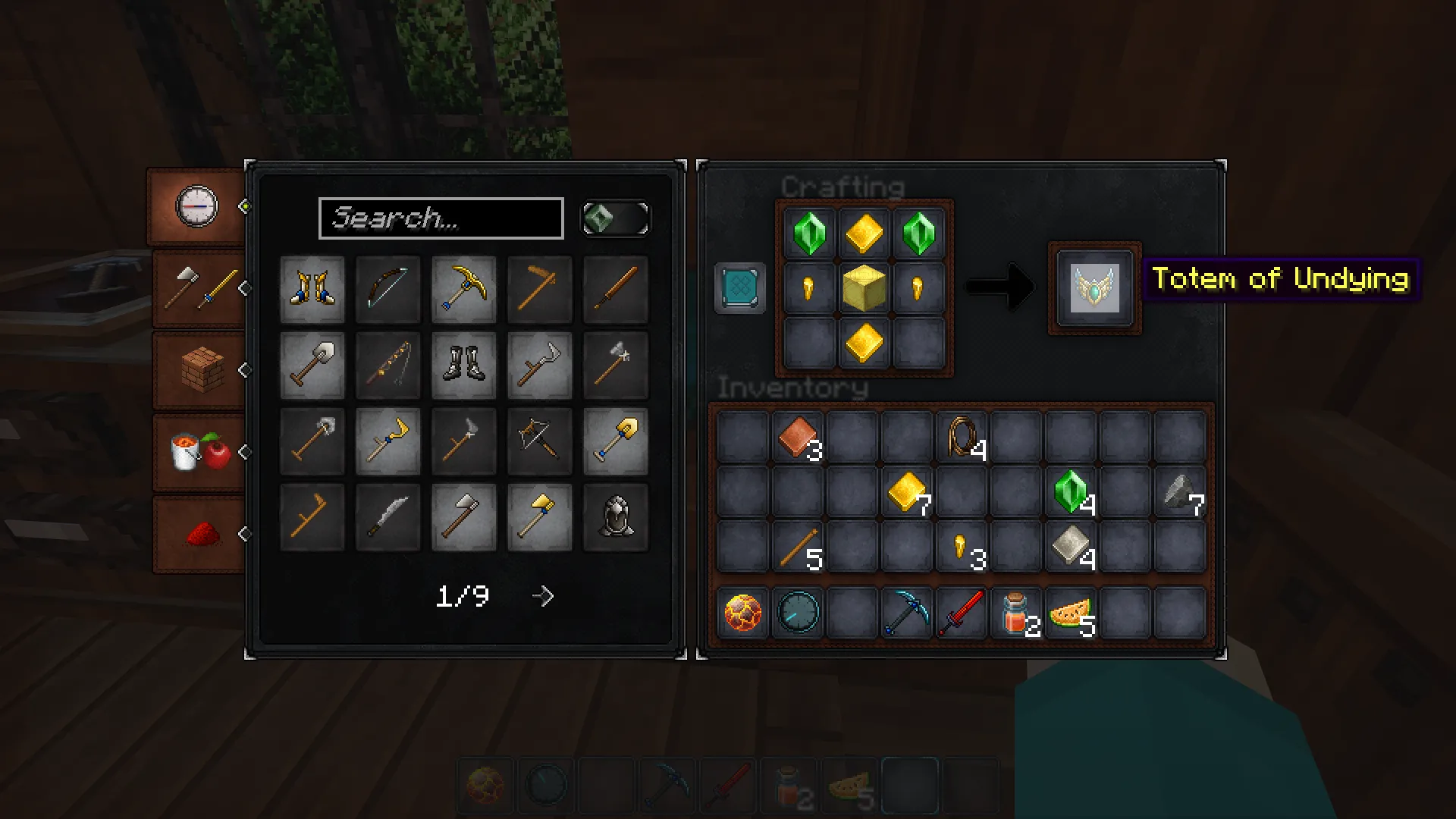1456x819 pixels.
Task: Click the gold block in the crafting grid
Action: 864,288
